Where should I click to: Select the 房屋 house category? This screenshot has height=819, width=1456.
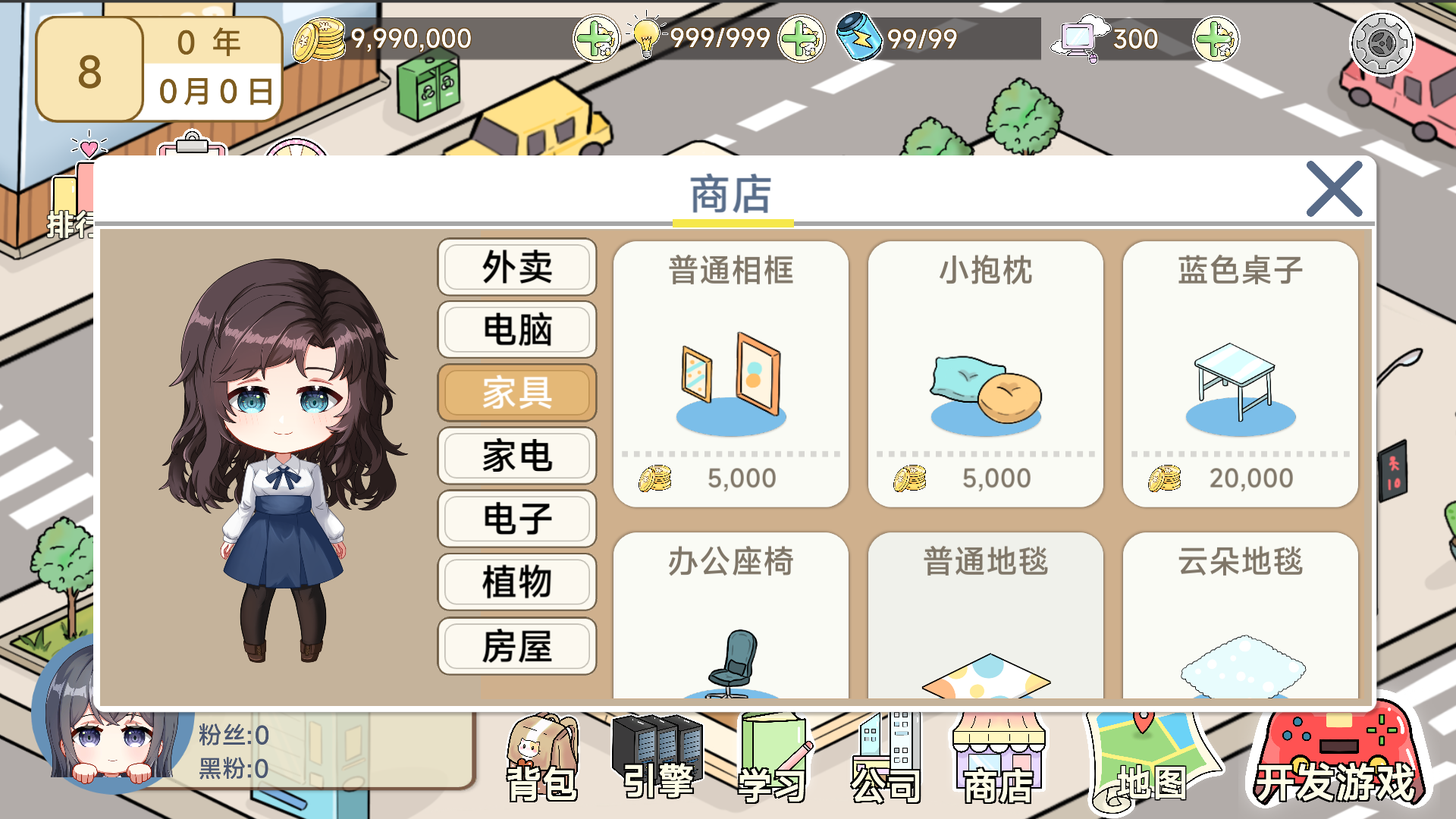coord(516,645)
